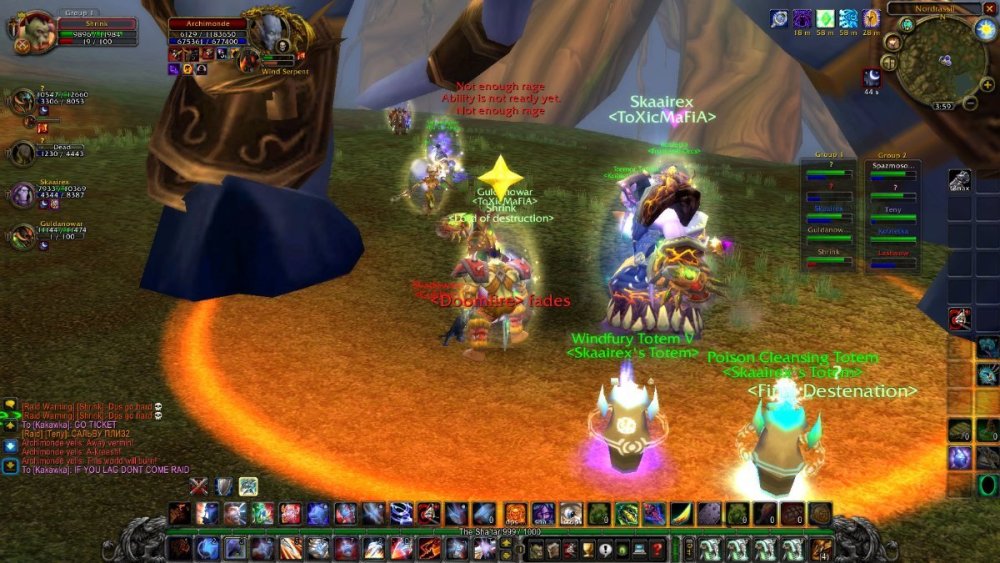
Task: Click the Nordrassil minimap
Action: point(941,60)
